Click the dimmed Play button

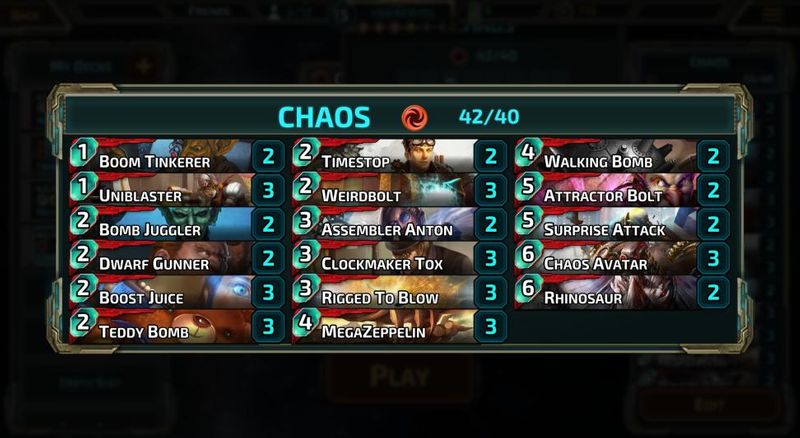(399, 377)
